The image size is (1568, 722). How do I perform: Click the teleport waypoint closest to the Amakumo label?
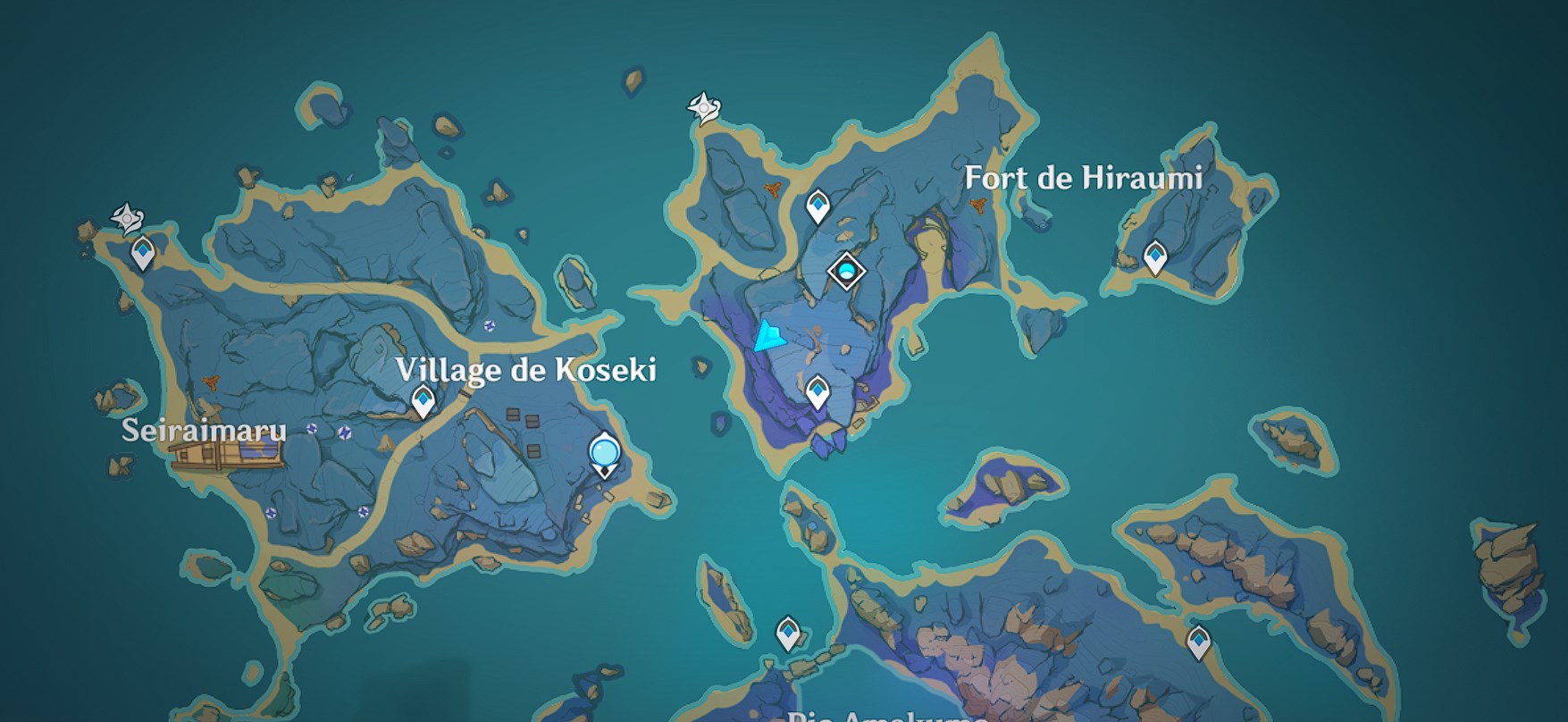787,634
